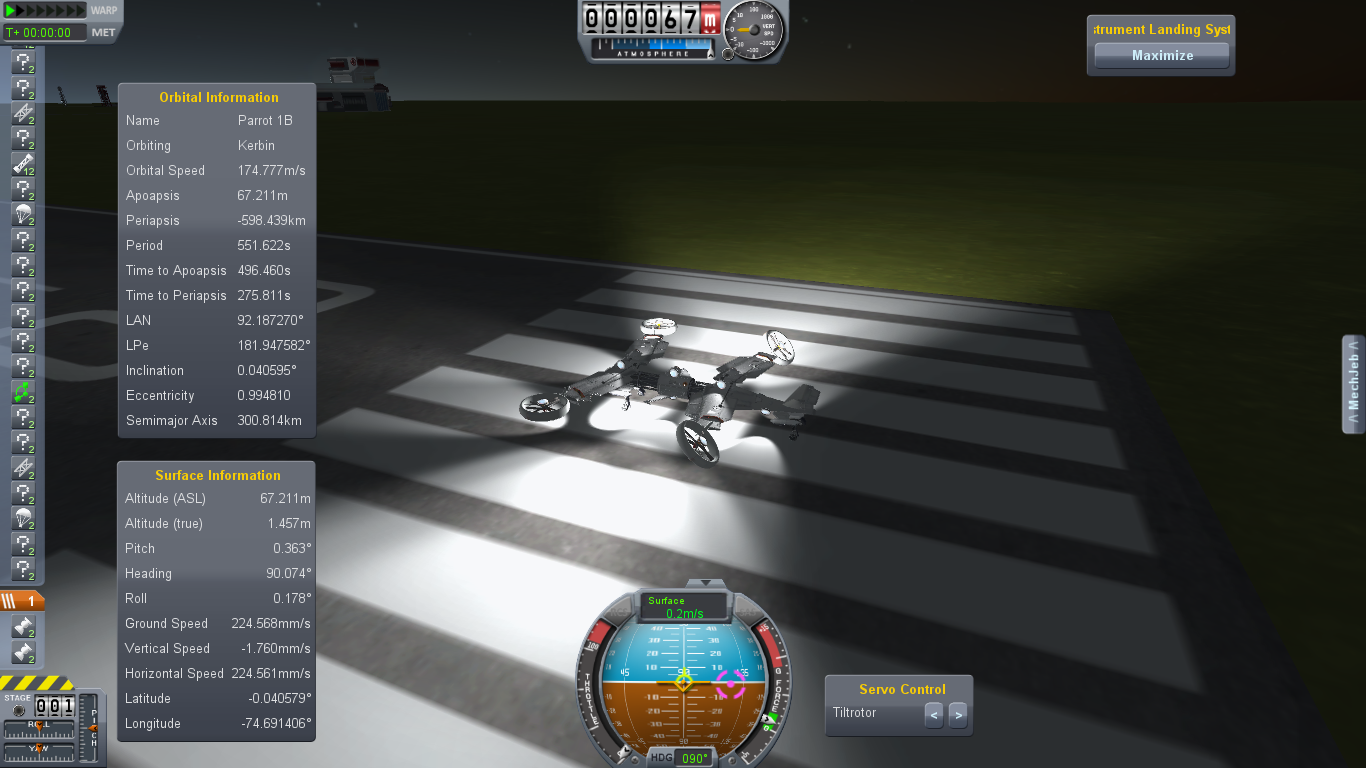Screen dimensions: 1366x768
Task: Click the stage counter showing 001
Action: (54, 705)
